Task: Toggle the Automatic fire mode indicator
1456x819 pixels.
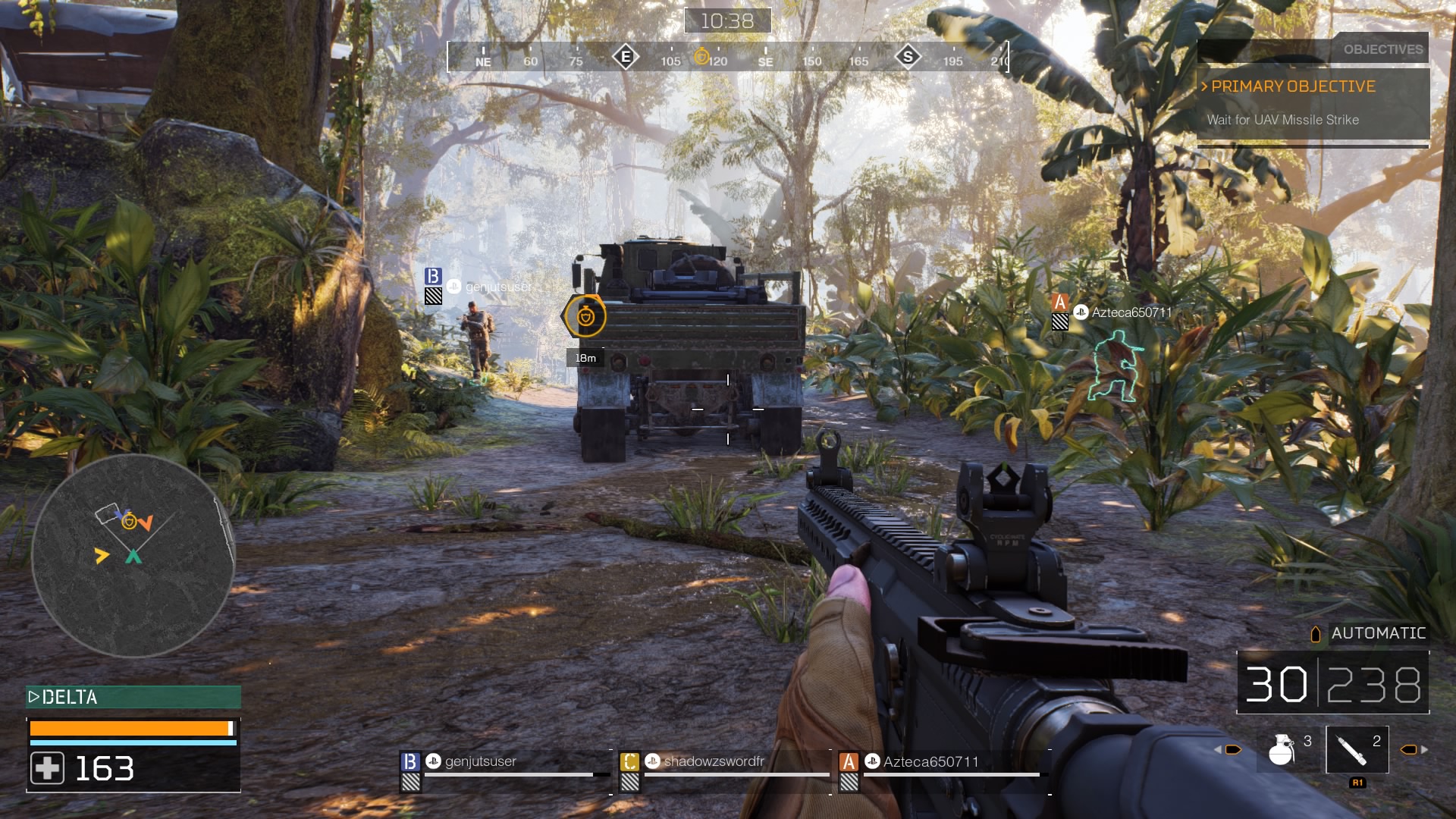Action: (x=1377, y=633)
